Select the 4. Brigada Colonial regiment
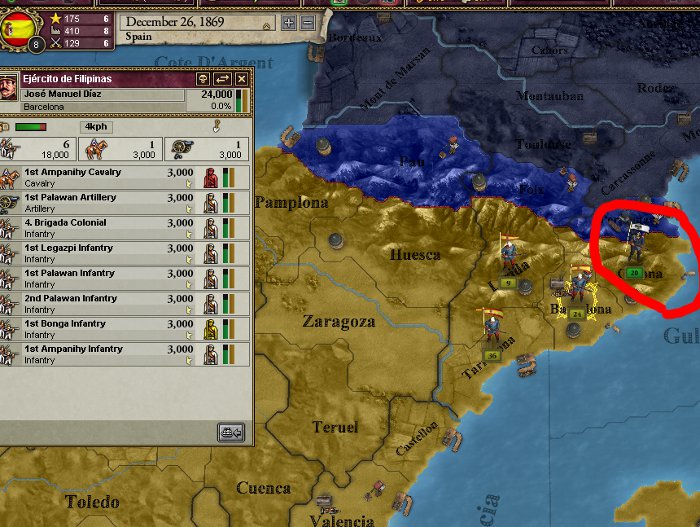 pyautogui.click(x=110, y=227)
